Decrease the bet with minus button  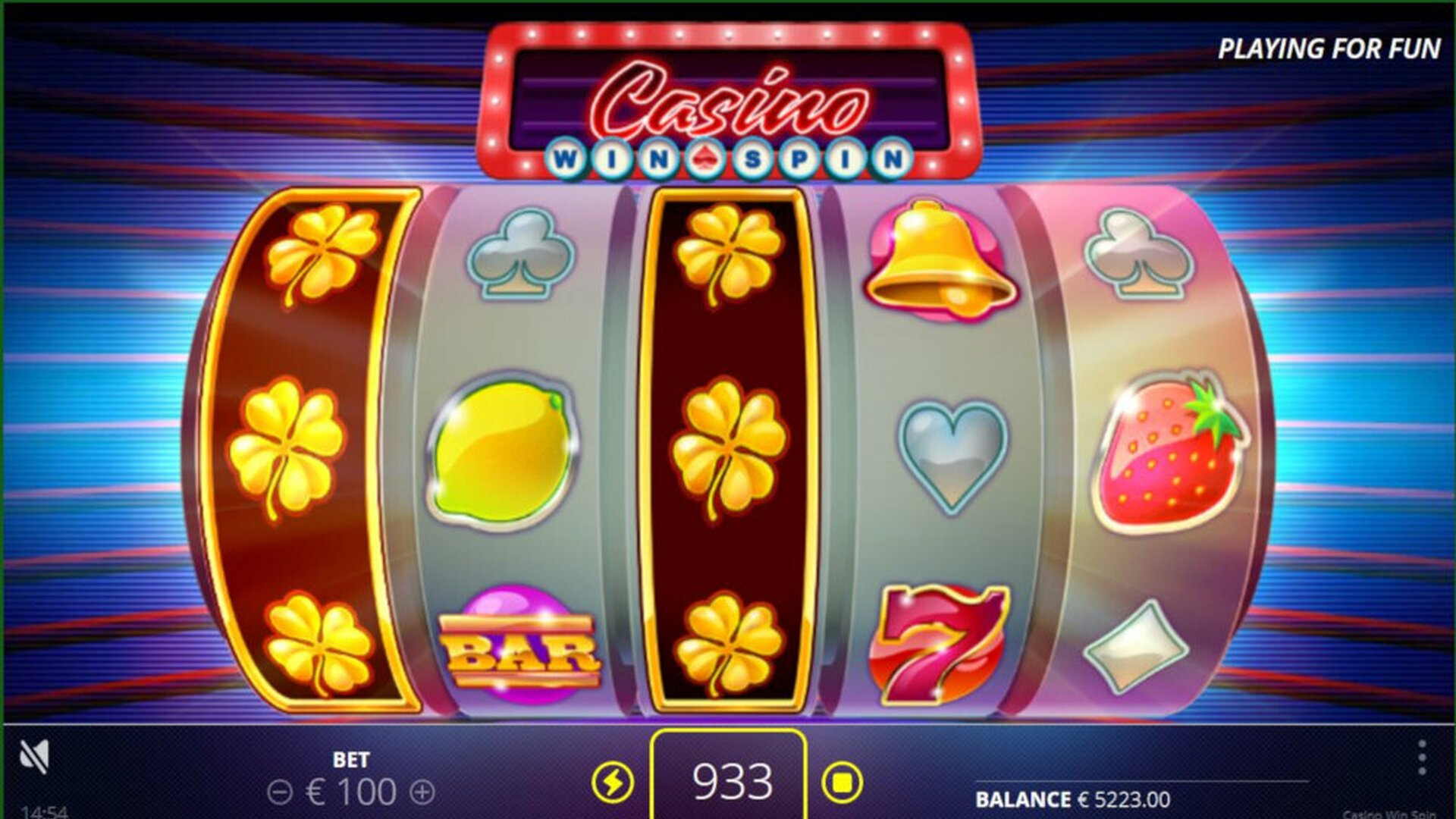[x=280, y=793]
